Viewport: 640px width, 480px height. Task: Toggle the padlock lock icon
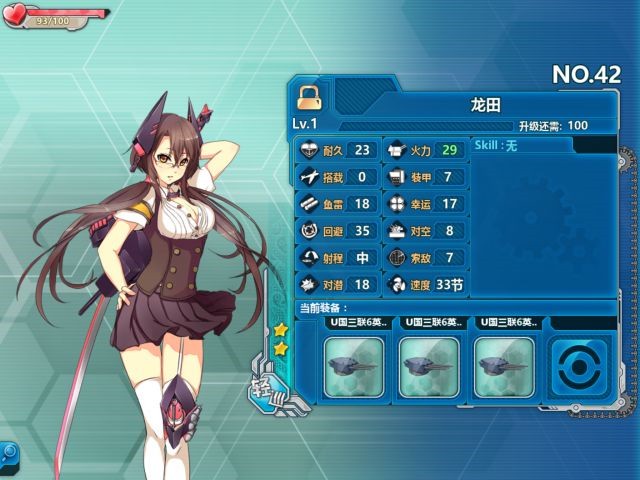(x=309, y=98)
